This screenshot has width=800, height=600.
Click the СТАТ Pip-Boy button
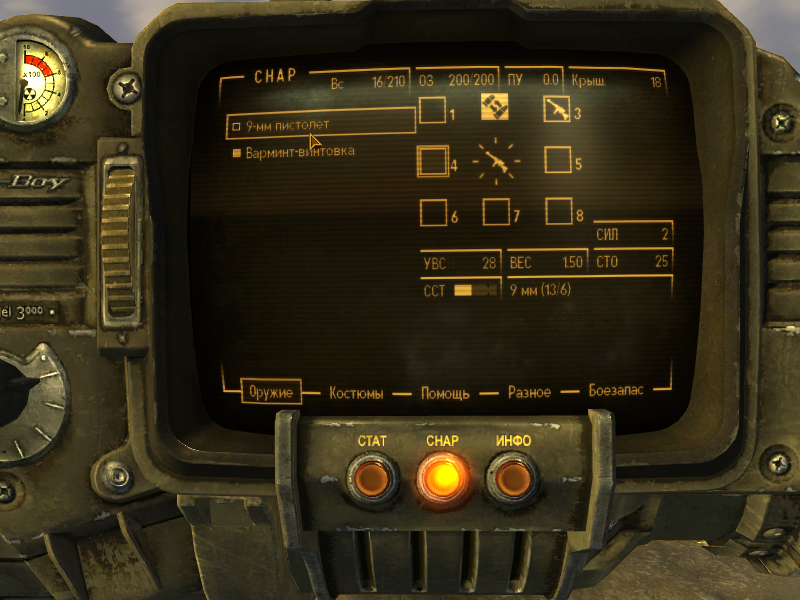click(373, 479)
